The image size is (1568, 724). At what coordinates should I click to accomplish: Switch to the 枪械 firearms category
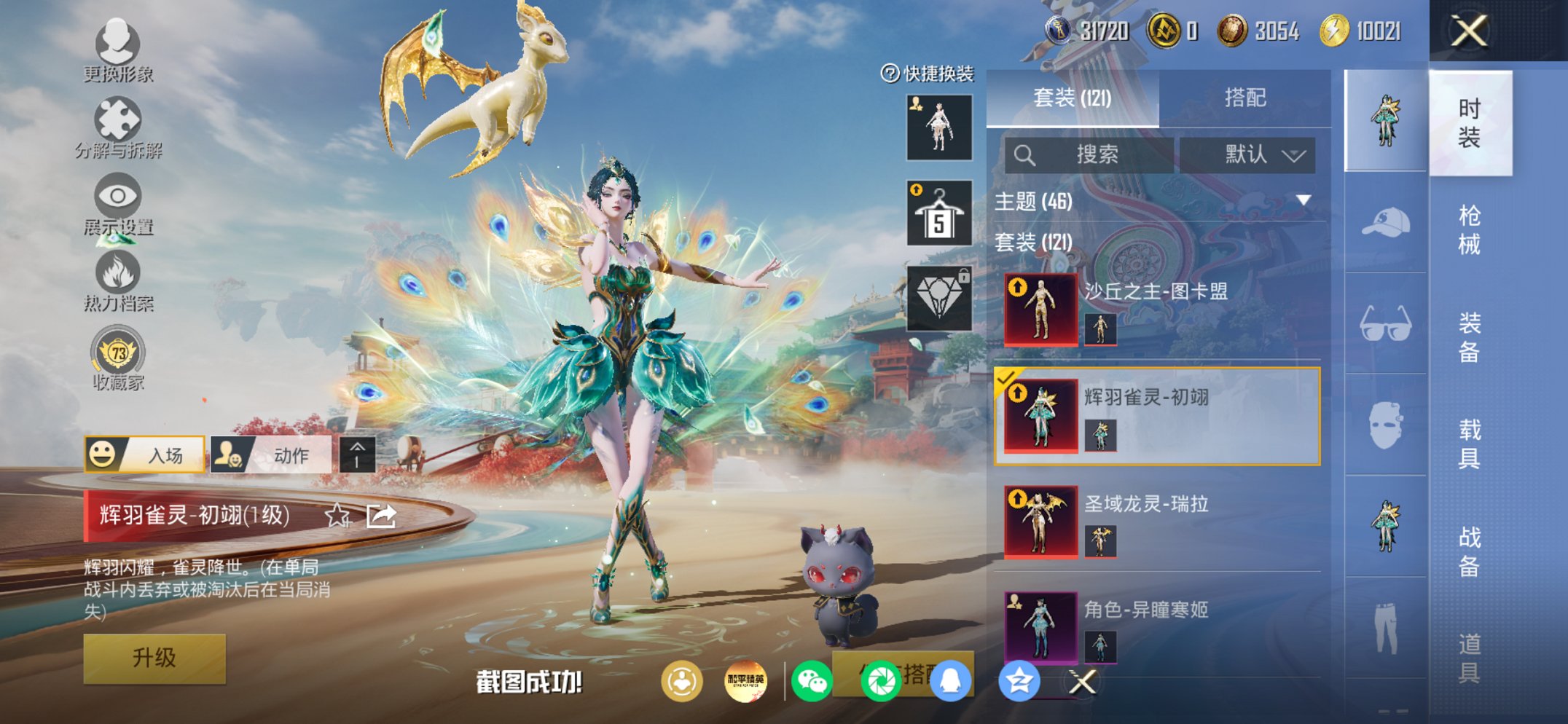pos(1469,229)
